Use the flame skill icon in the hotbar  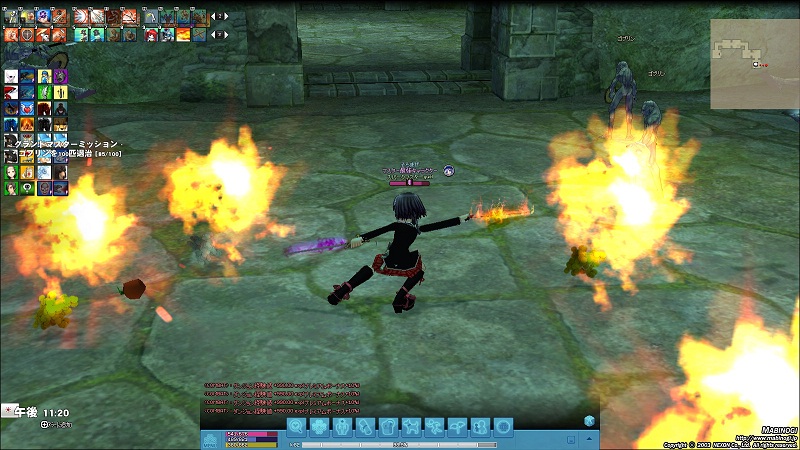point(184,34)
